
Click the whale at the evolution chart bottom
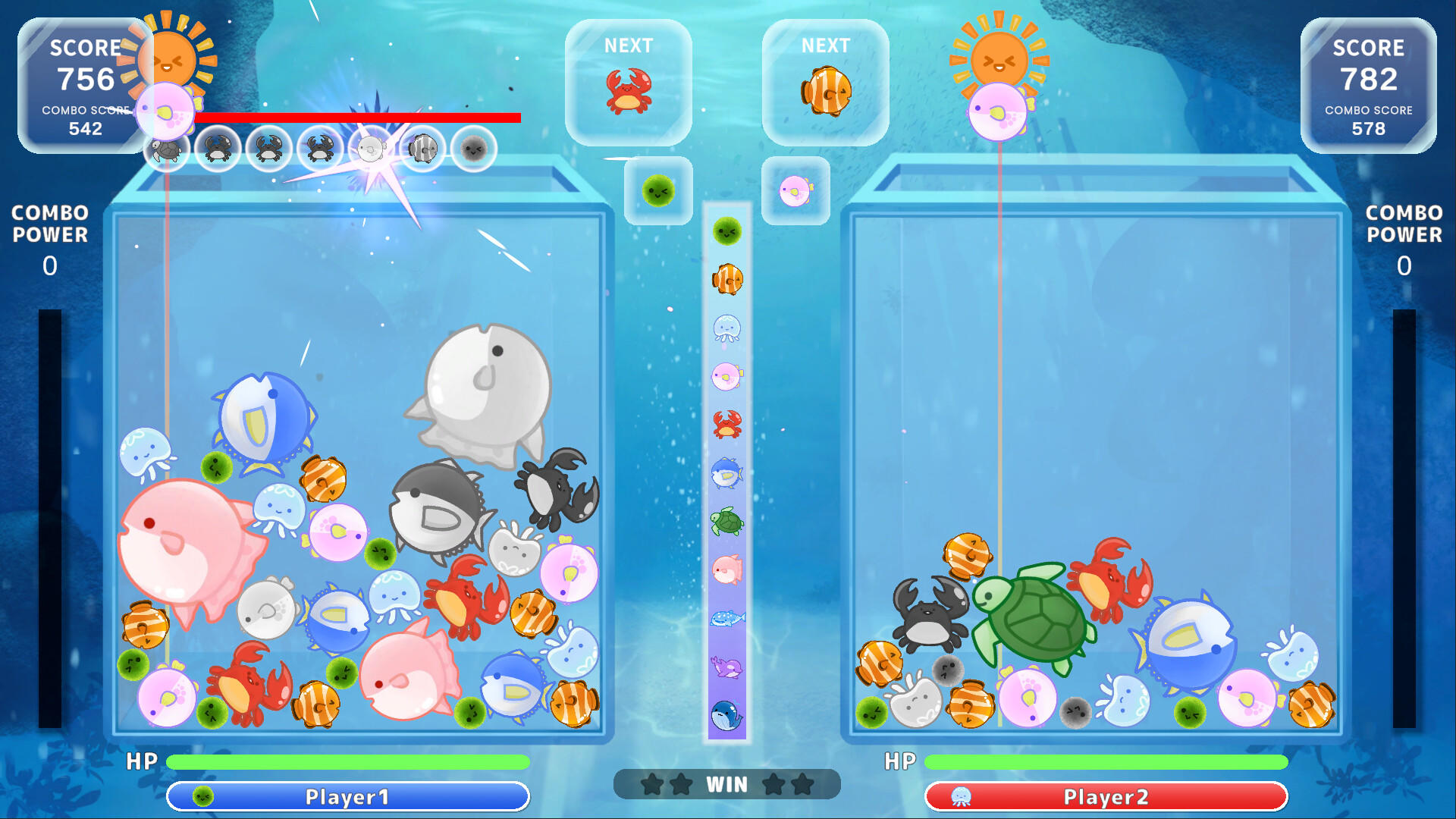(724, 715)
